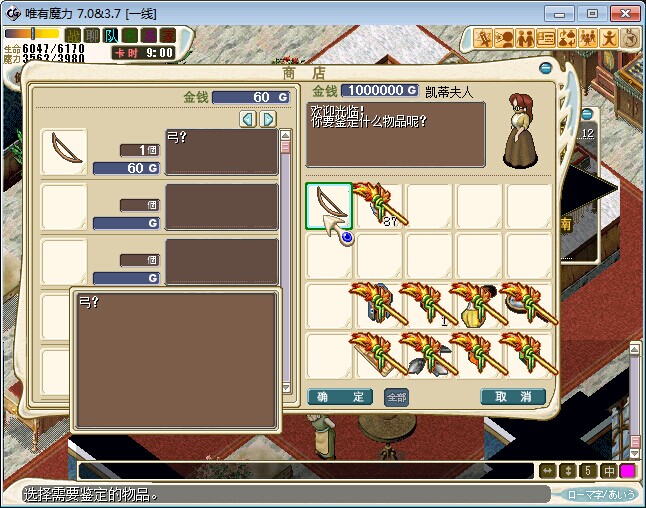
Task: Minimize the shop window with blue button
Action: point(546,68)
